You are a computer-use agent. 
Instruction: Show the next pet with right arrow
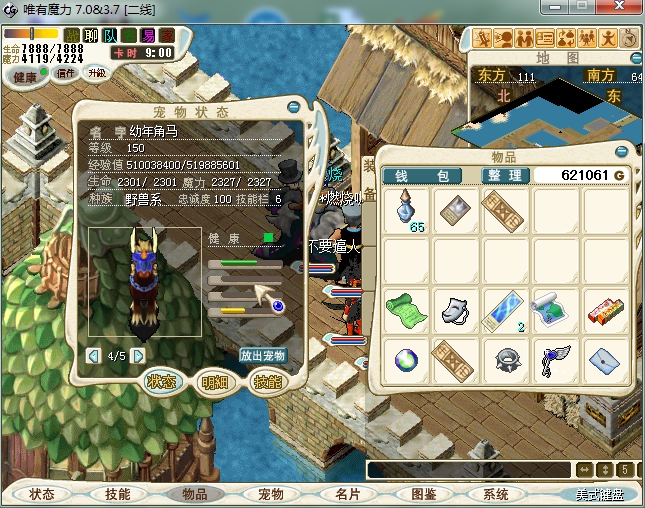click(139, 355)
